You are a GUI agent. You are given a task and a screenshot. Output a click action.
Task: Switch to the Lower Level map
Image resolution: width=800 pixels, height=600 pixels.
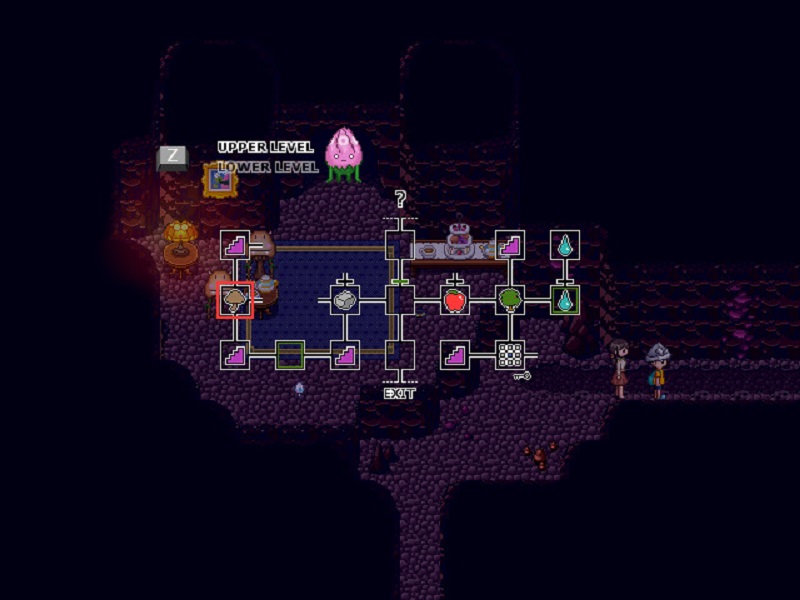[x=265, y=167]
